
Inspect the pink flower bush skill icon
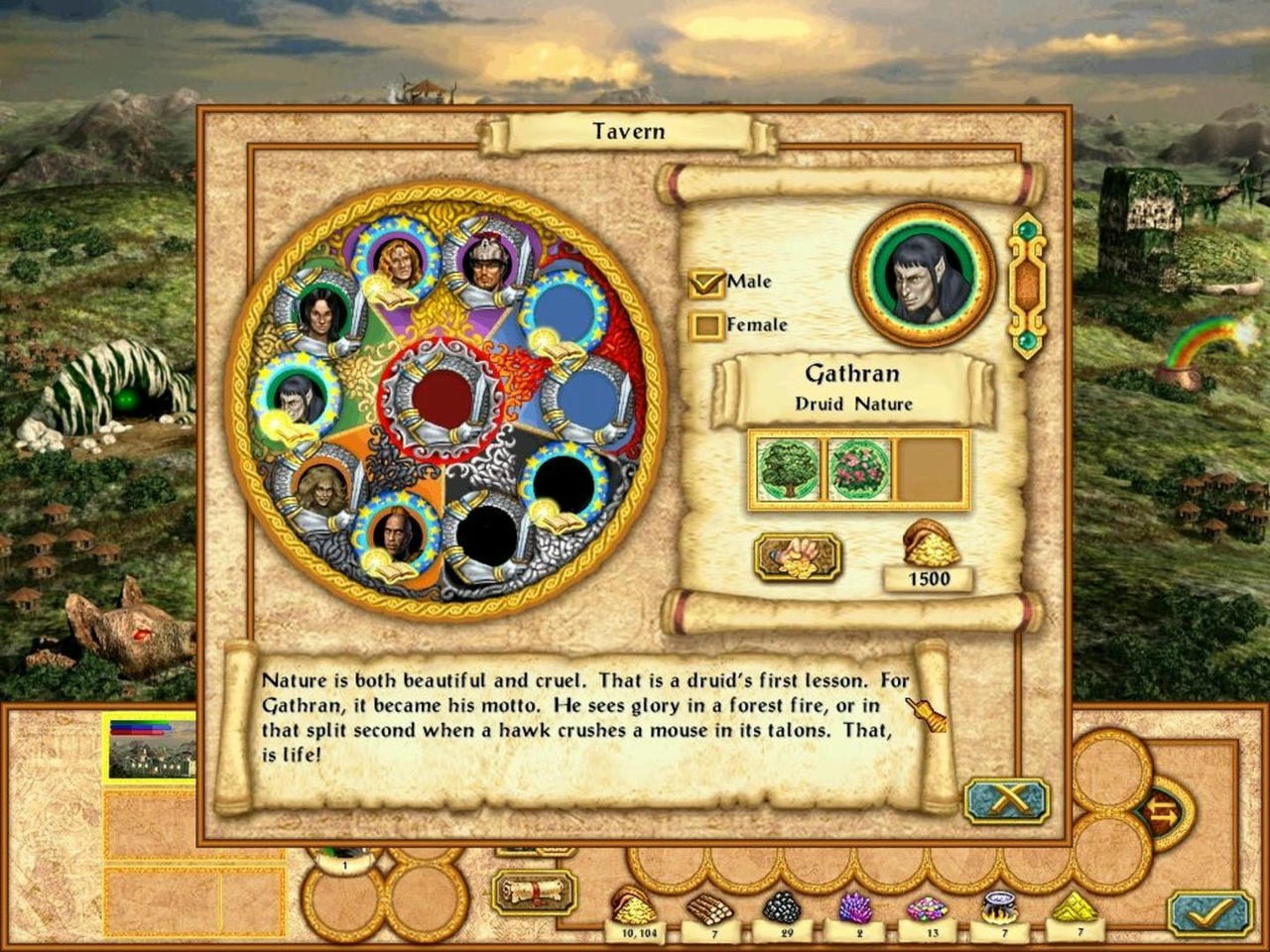pos(859,469)
